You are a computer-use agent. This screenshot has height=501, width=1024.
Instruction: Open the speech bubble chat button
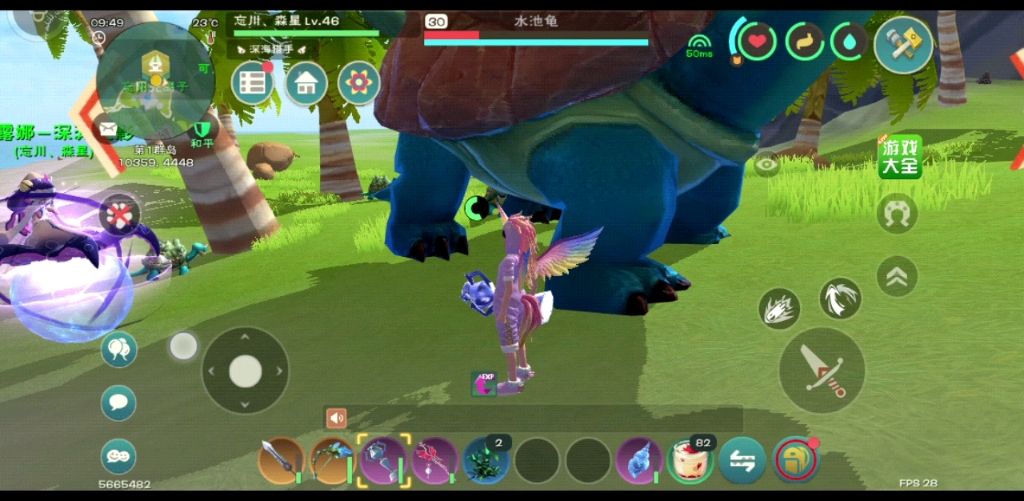pyautogui.click(x=118, y=403)
